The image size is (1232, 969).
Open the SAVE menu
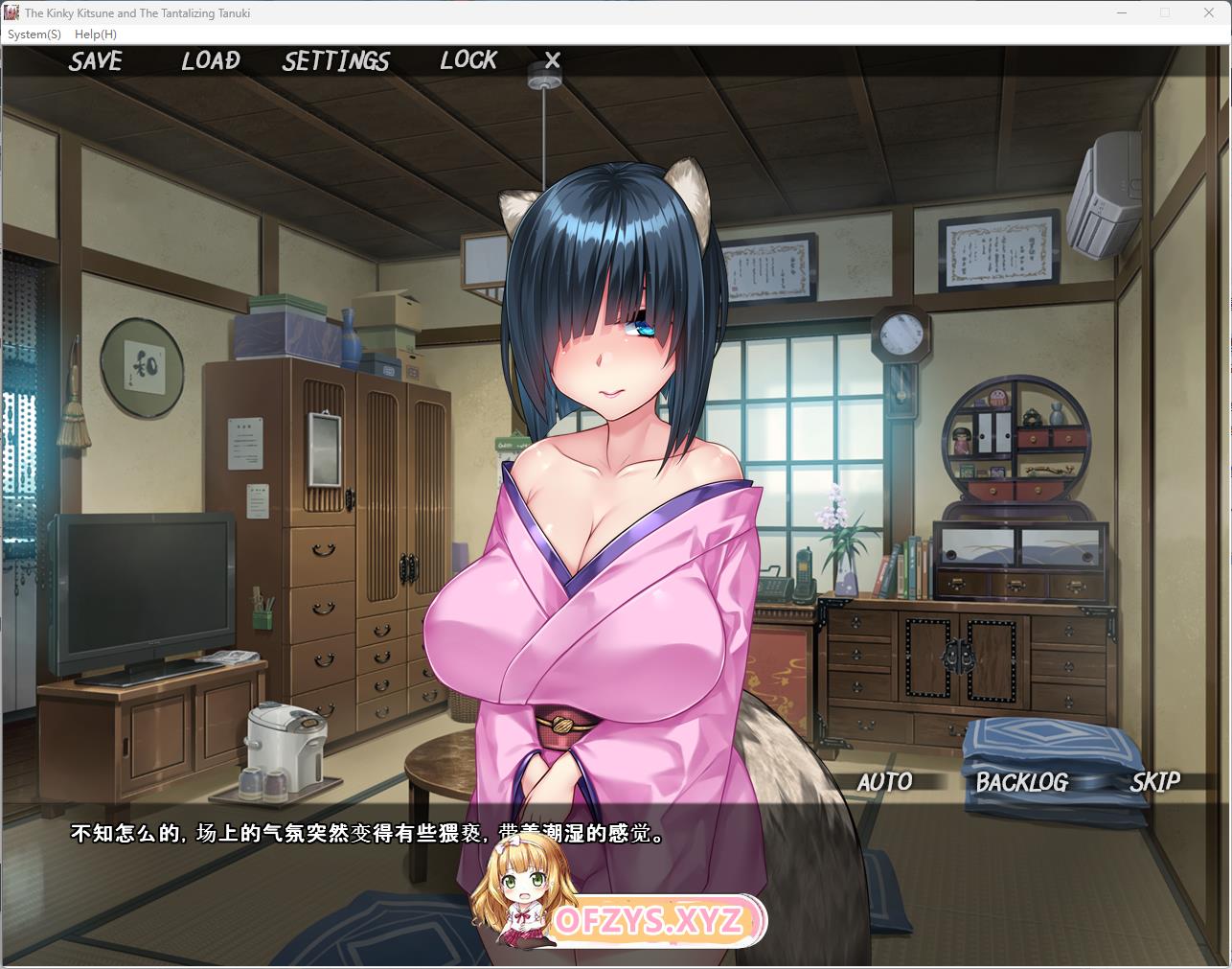[96, 61]
